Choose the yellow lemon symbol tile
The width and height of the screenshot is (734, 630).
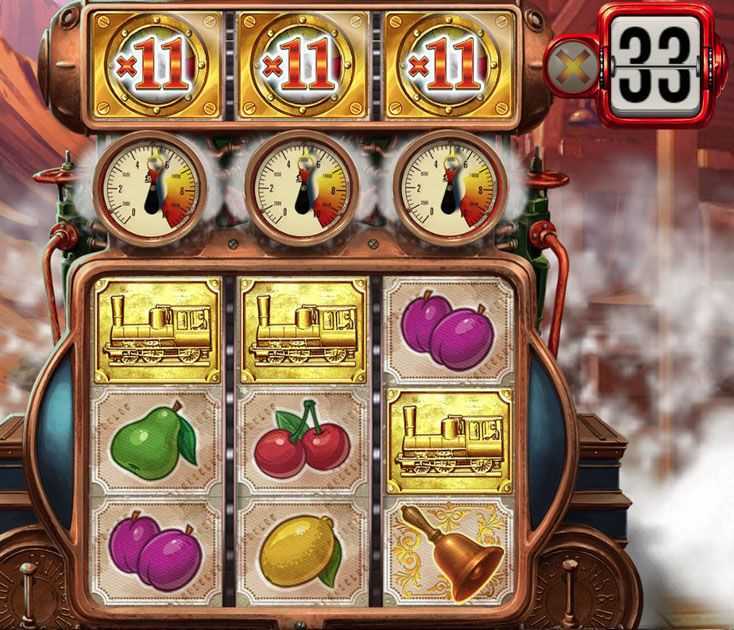(303, 552)
